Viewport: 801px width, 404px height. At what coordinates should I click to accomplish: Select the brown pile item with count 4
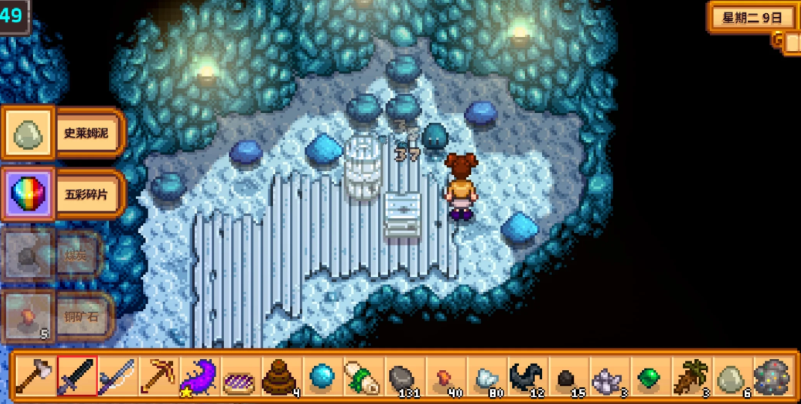280,377
